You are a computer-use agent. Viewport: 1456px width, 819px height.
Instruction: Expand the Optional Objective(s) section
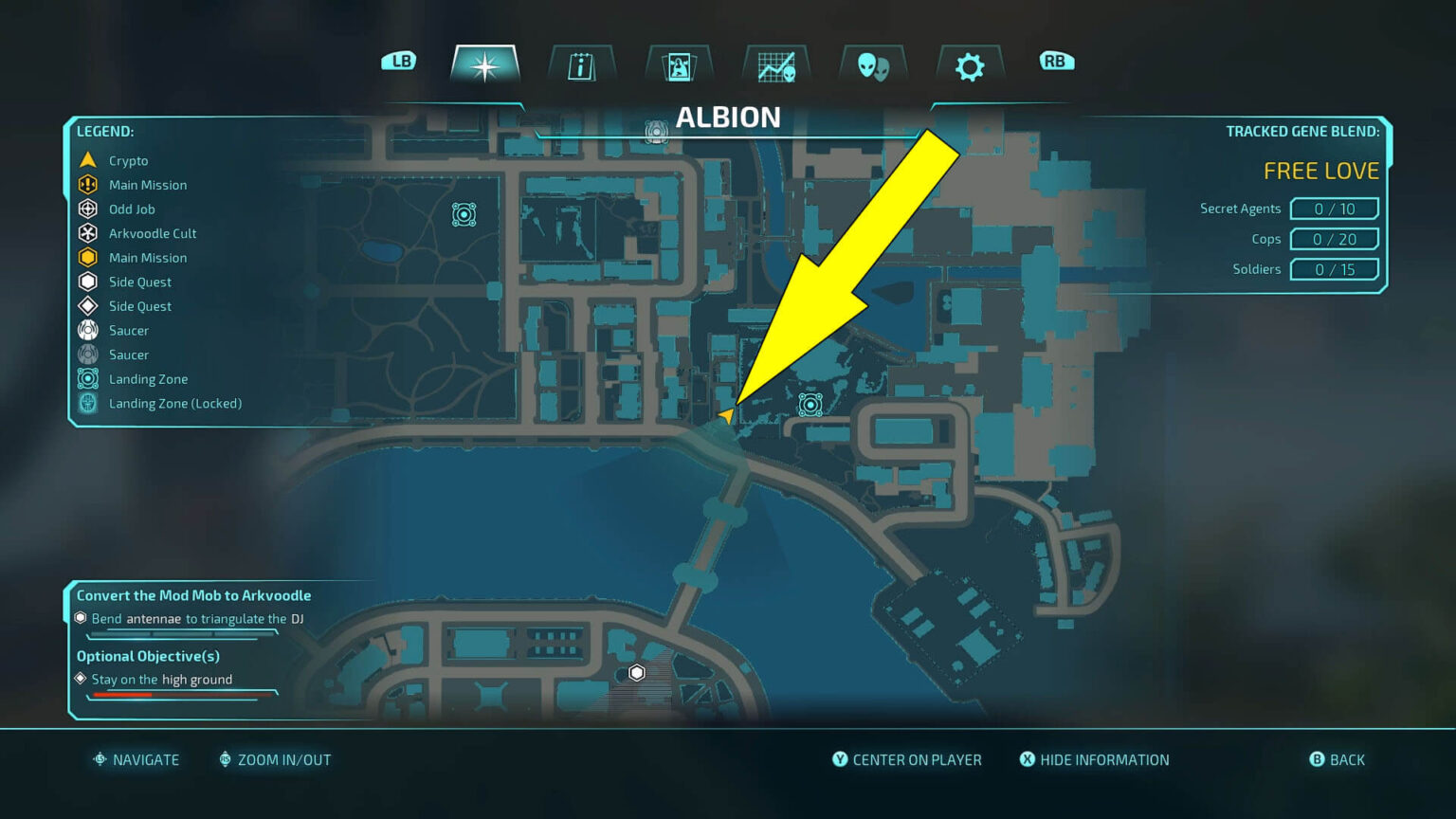[x=147, y=656]
